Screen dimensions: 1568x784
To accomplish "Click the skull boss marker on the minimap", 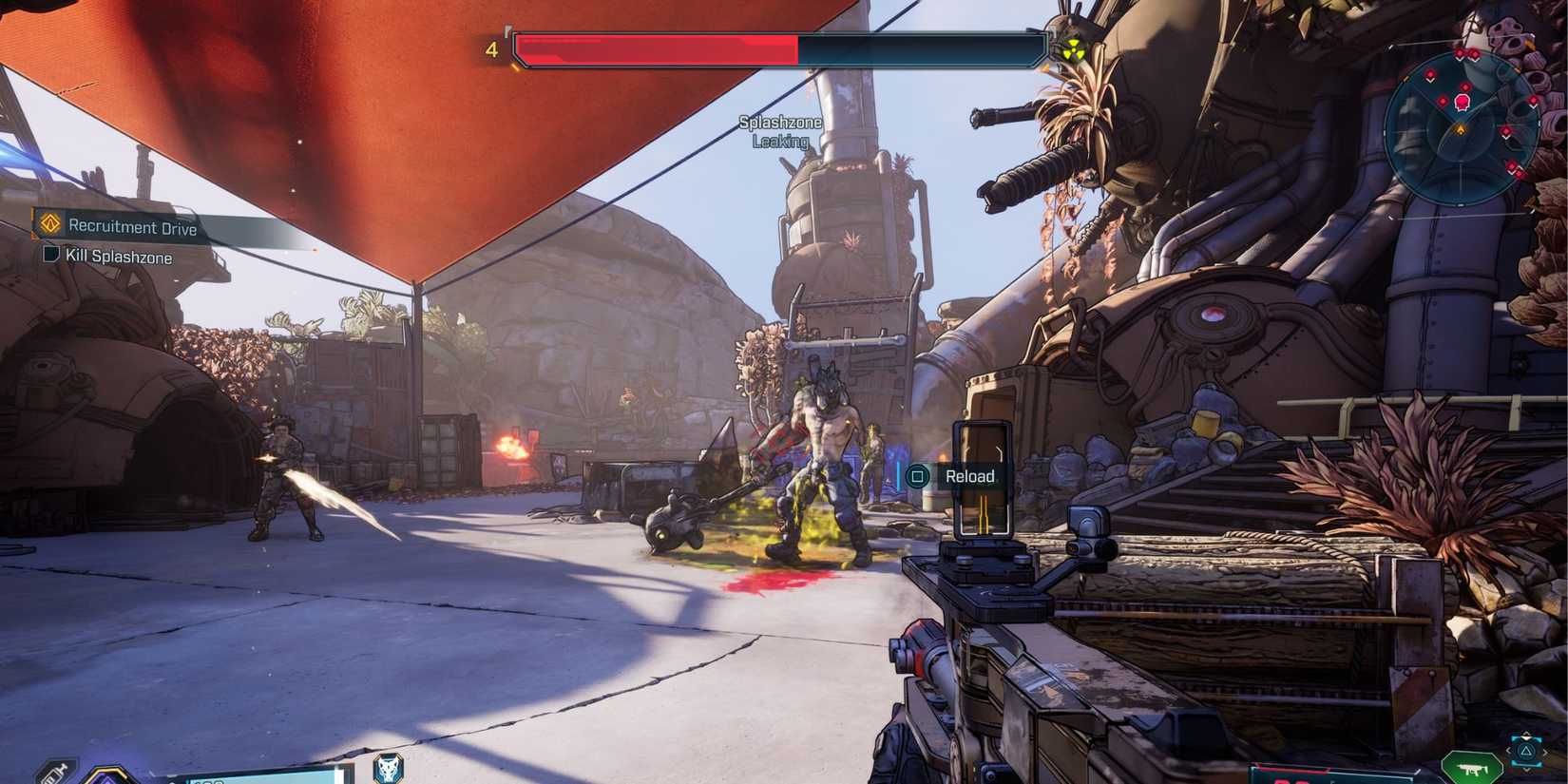I will click(1462, 103).
